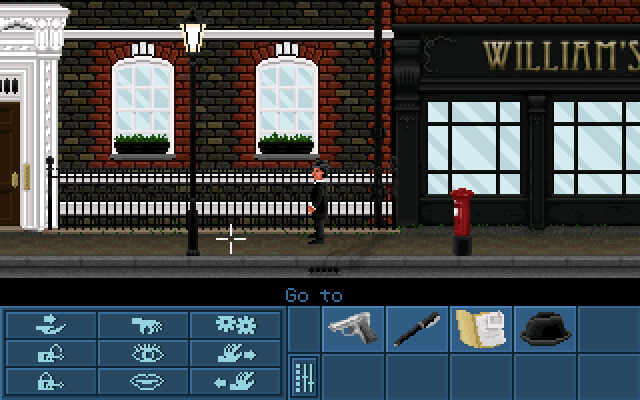Choose the eye (look at) verb
This screenshot has width=640, height=400.
144,352
